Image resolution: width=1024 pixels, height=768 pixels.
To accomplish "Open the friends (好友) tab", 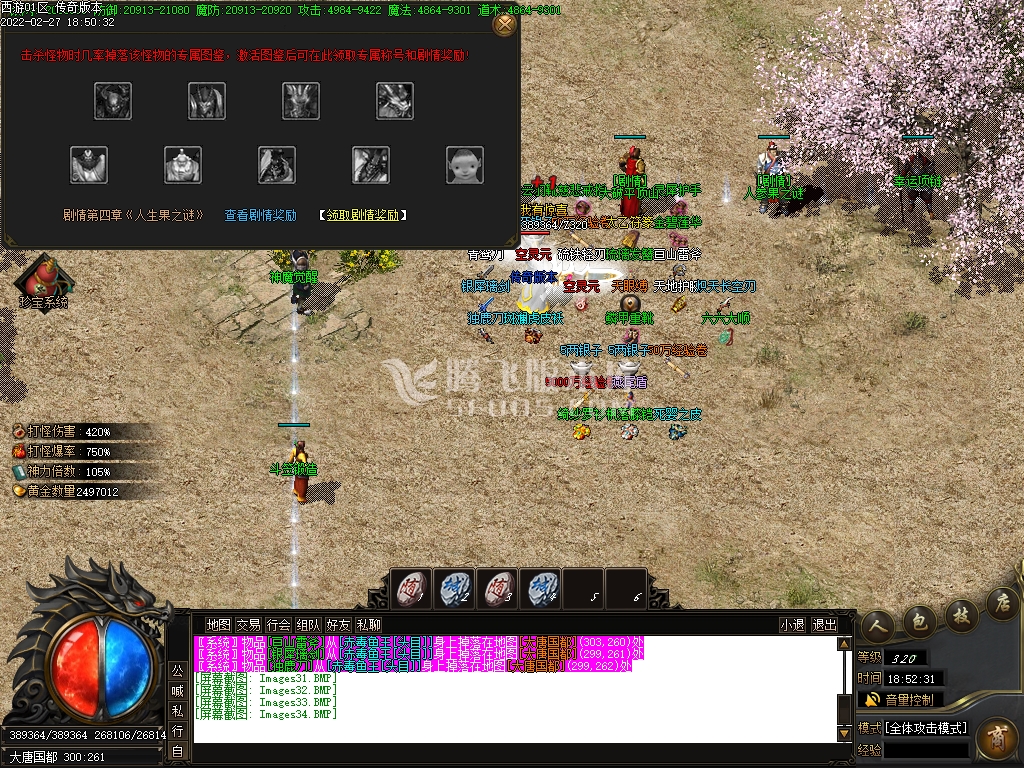I will coord(338,625).
